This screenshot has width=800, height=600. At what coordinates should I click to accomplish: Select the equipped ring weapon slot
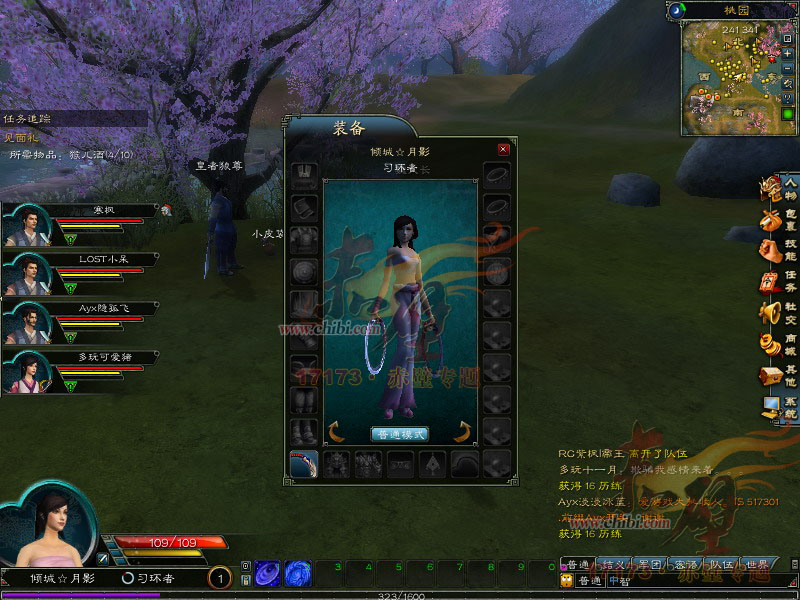tap(303, 464)
